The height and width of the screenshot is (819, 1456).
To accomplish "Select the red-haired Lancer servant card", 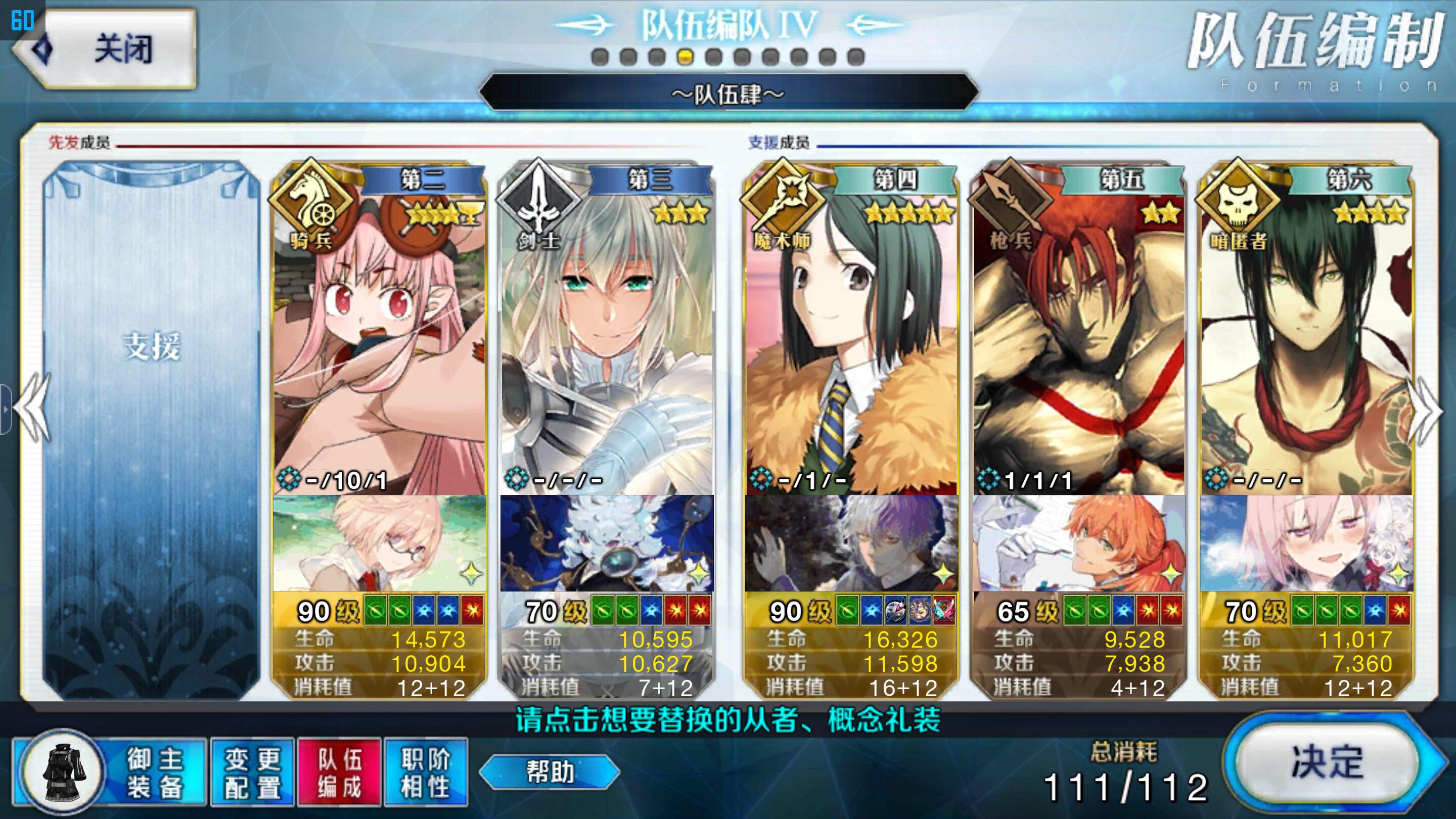I will click(x=1078, y=339).
